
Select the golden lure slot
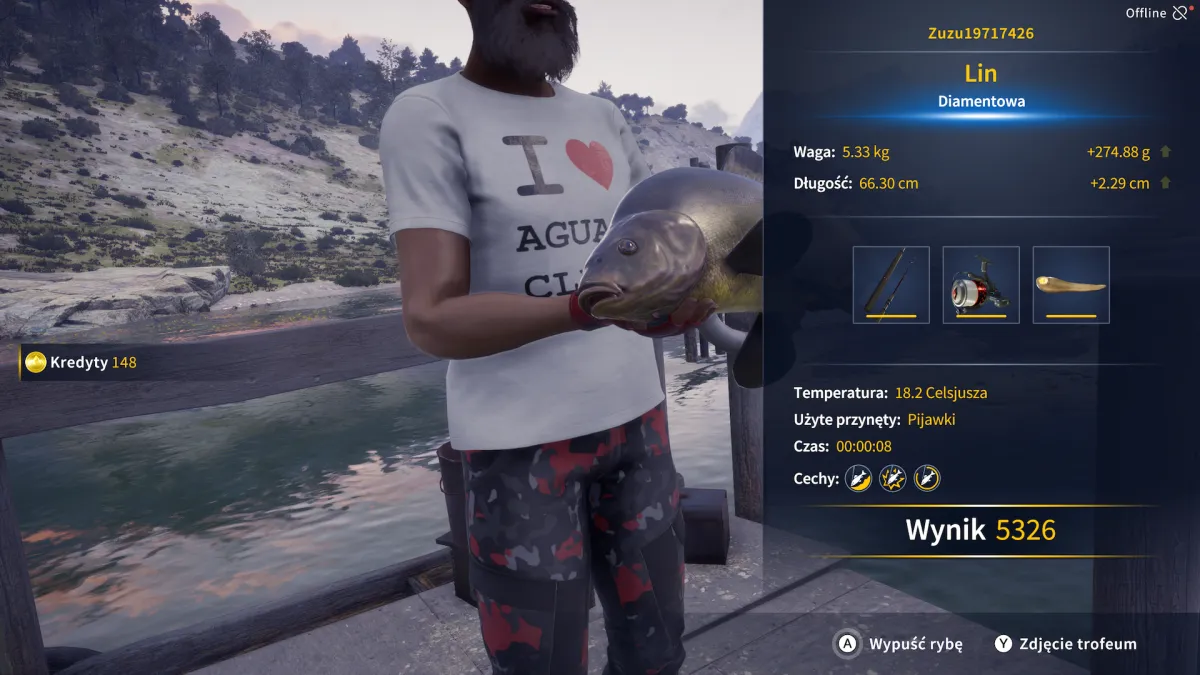pos(1071,285)
